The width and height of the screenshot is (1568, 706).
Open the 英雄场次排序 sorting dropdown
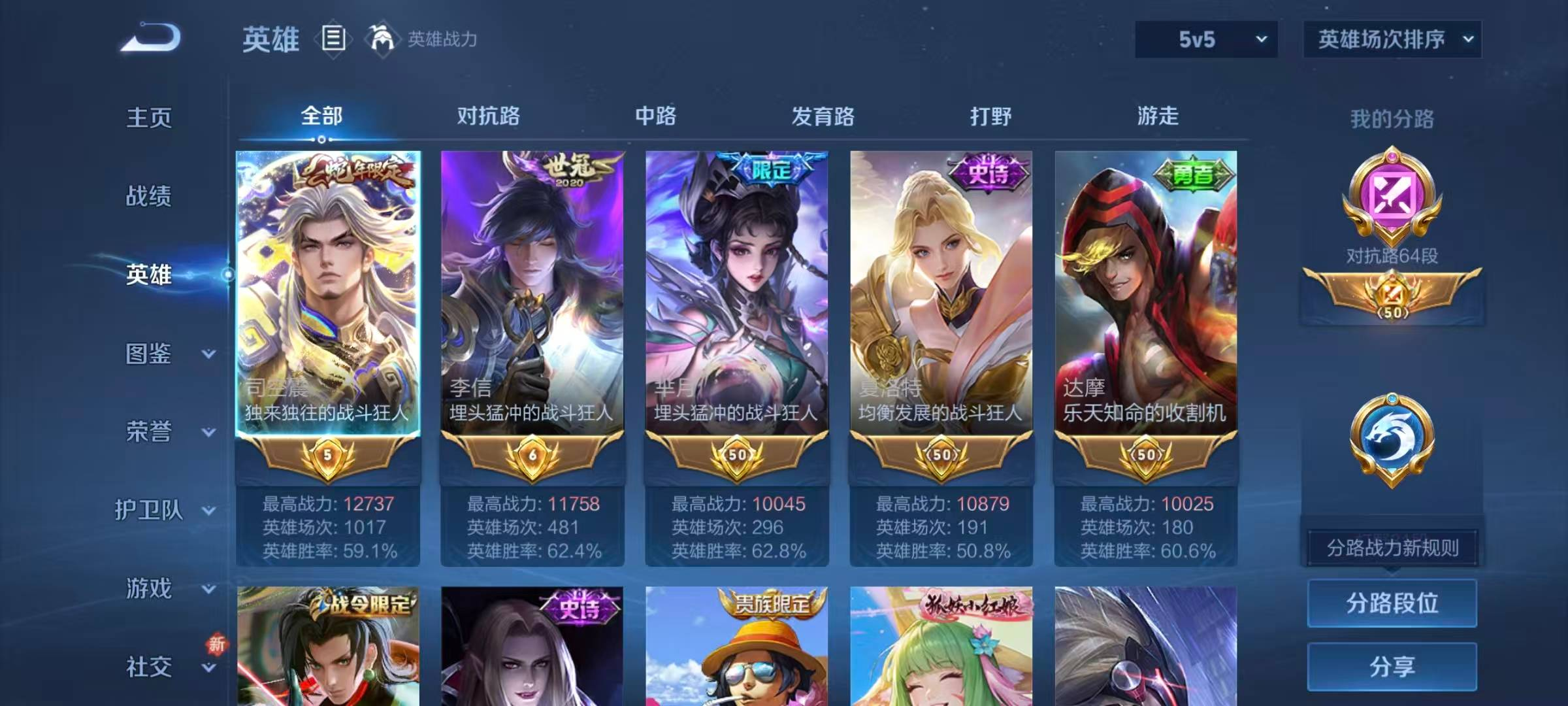click(1392, 39)
